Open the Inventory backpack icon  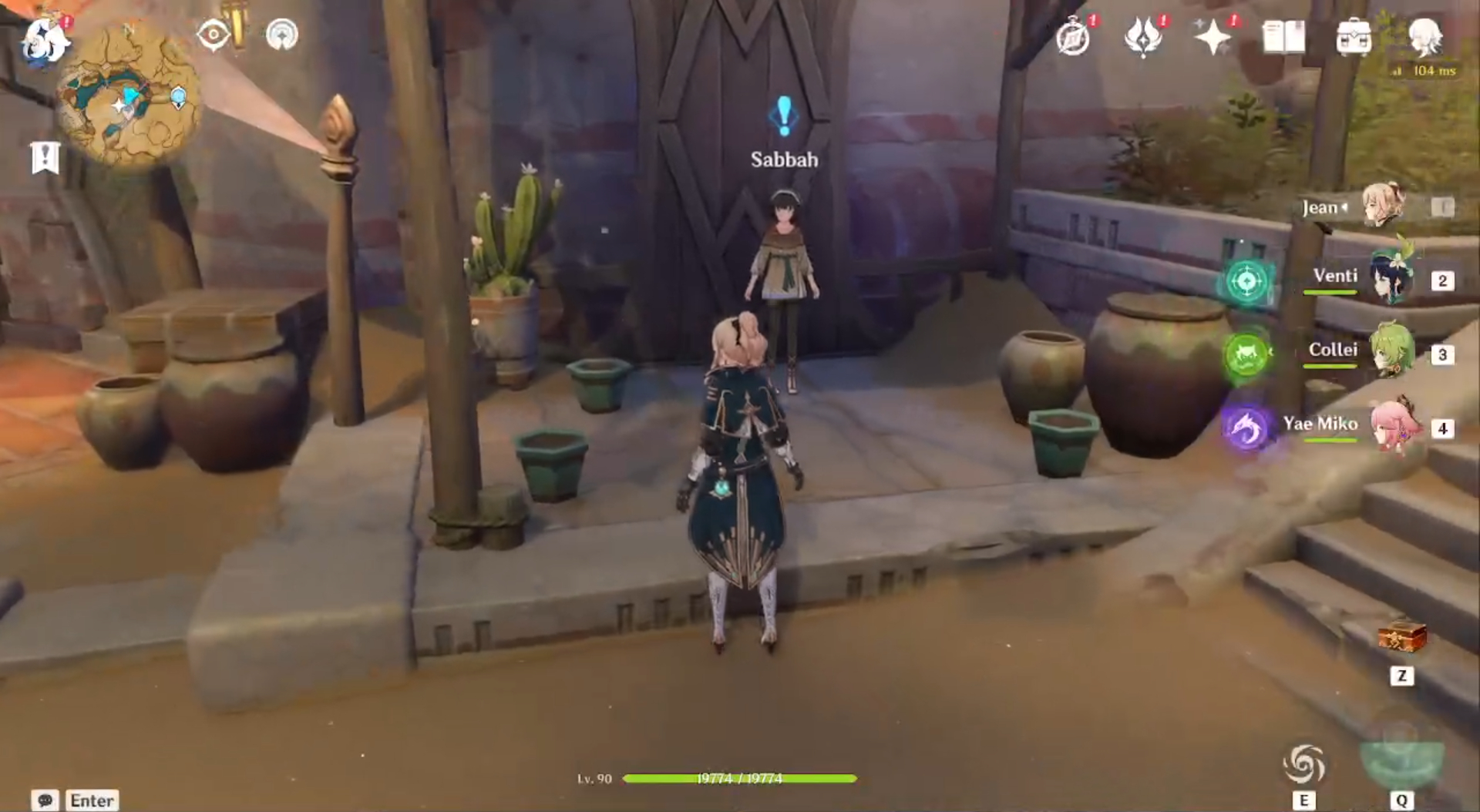click(1354, 37)
